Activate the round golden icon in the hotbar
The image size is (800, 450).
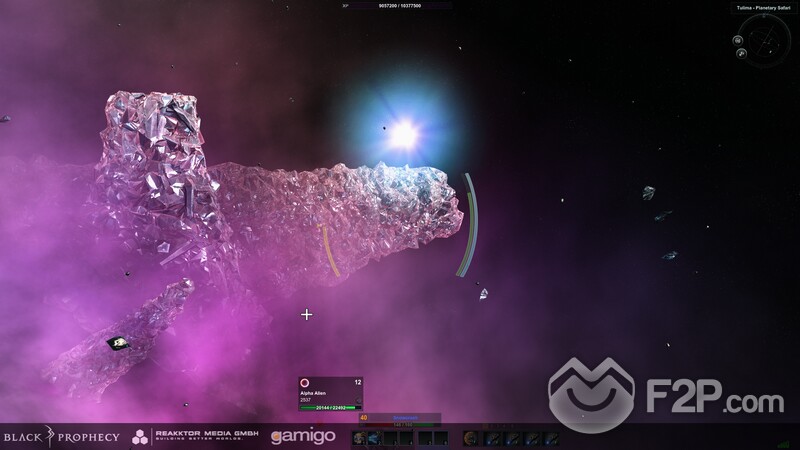click(469, 438)
